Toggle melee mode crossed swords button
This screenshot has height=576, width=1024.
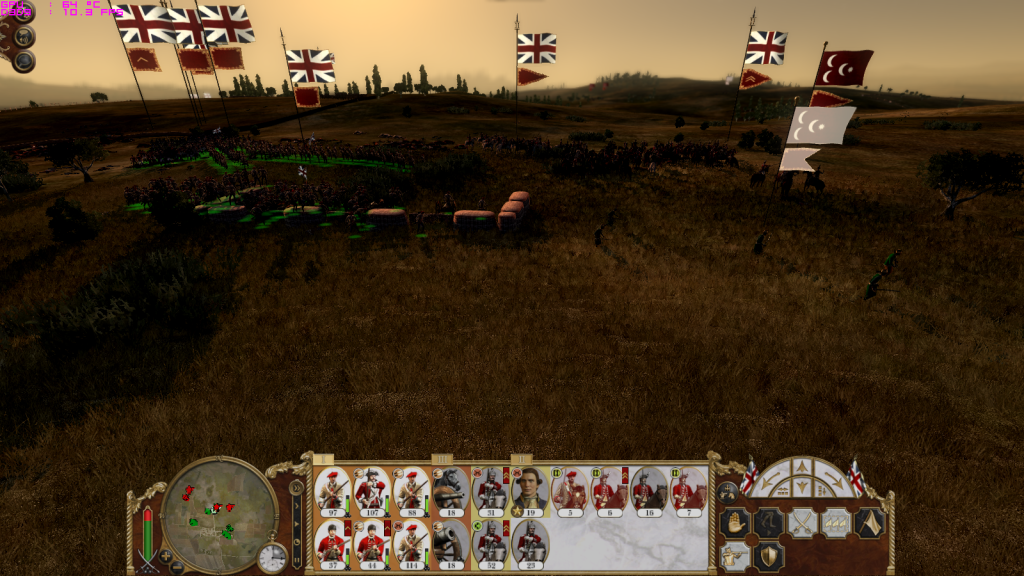(802, 523)
